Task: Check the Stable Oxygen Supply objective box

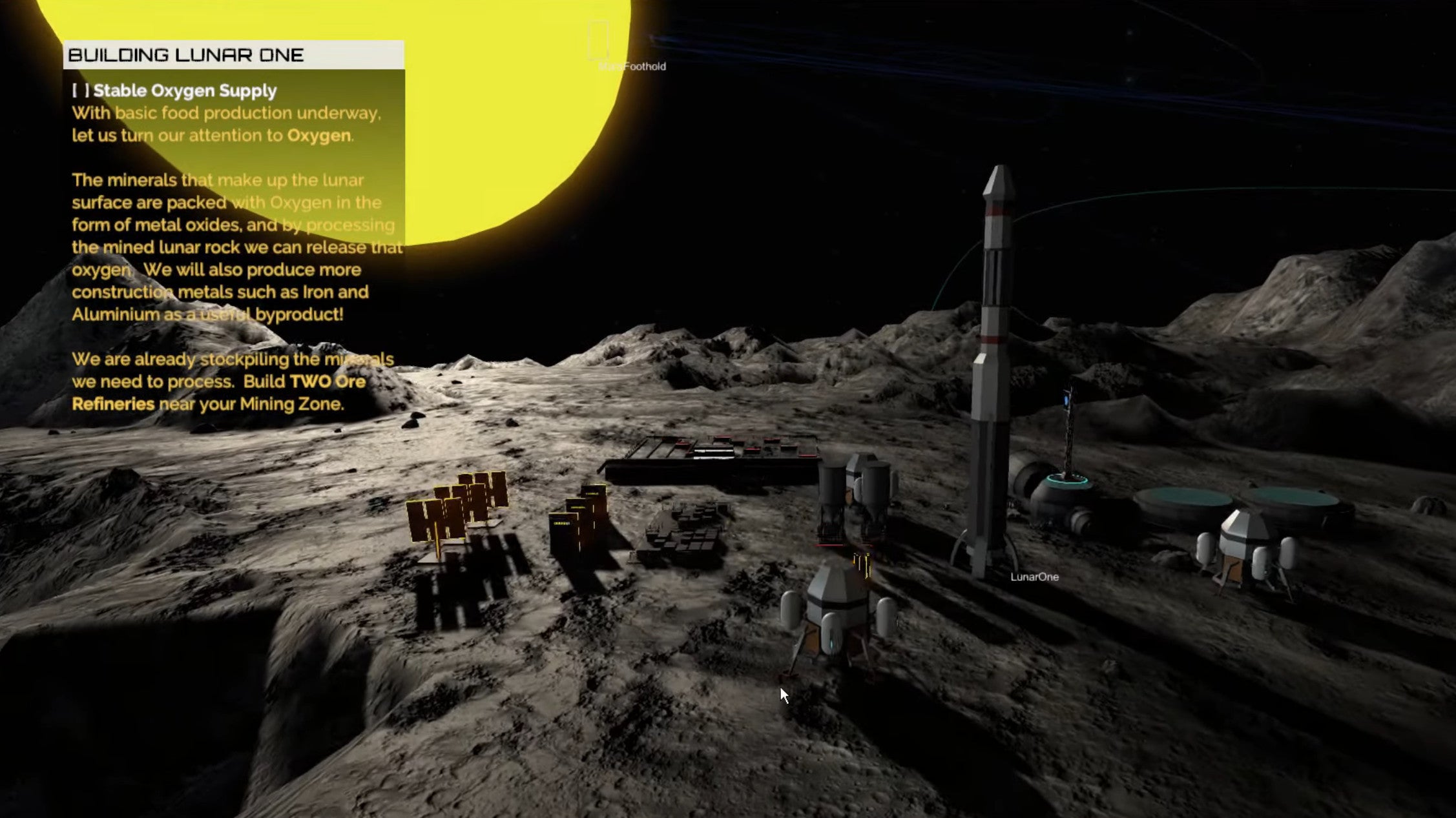Action: tap(82, 90)
